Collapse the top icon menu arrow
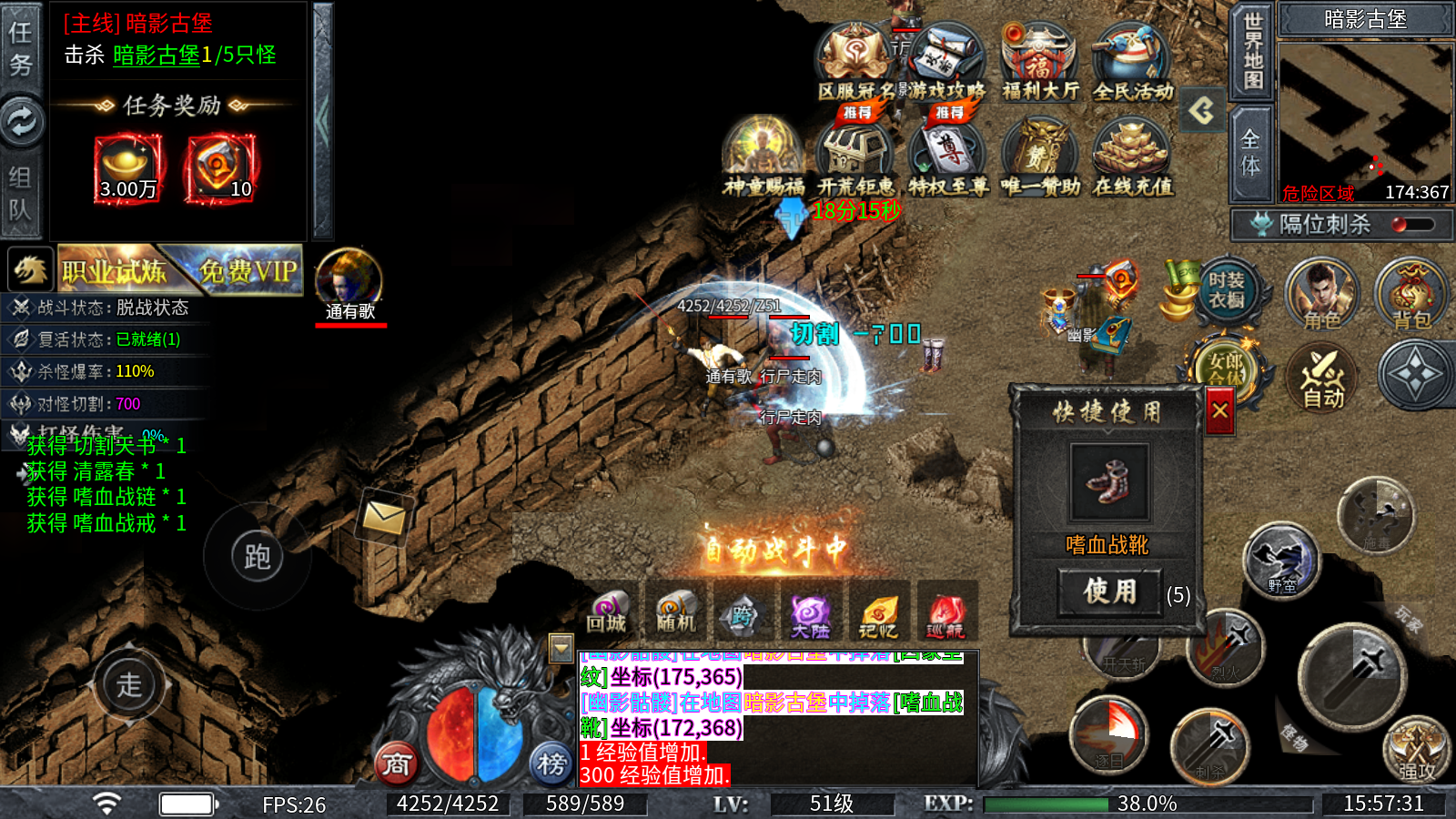 point(1202,111)
